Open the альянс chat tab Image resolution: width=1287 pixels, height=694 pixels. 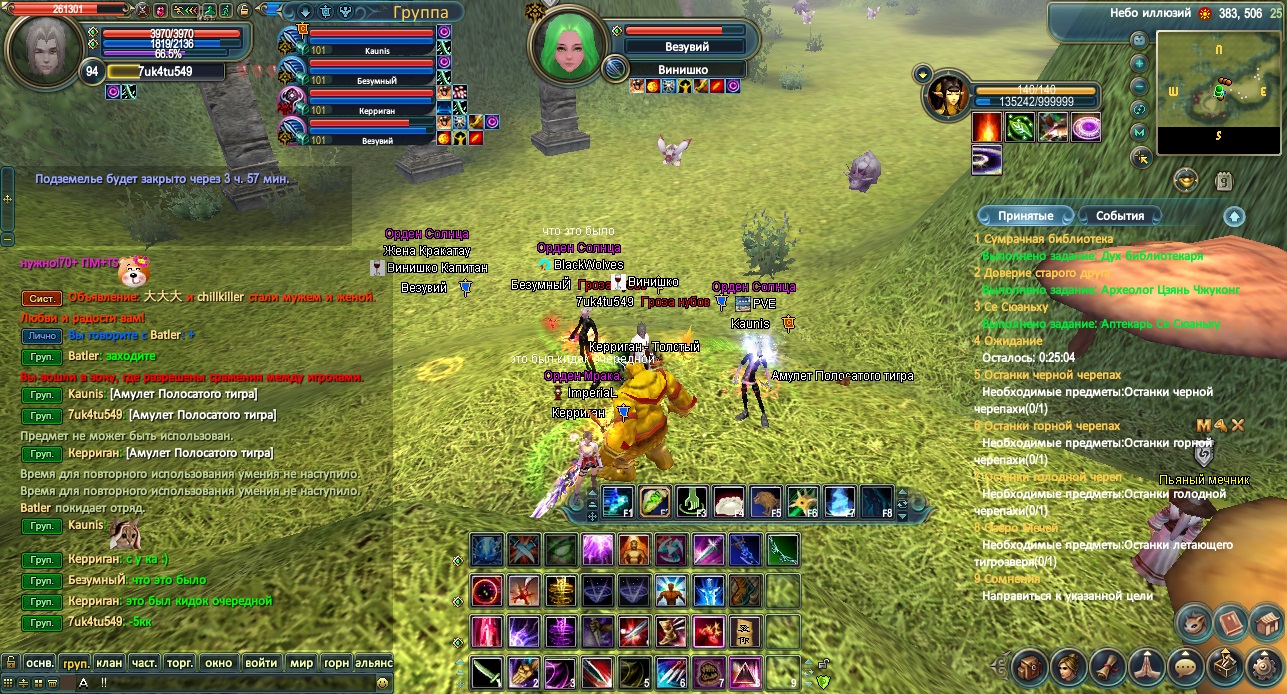(x=374, y=662)
